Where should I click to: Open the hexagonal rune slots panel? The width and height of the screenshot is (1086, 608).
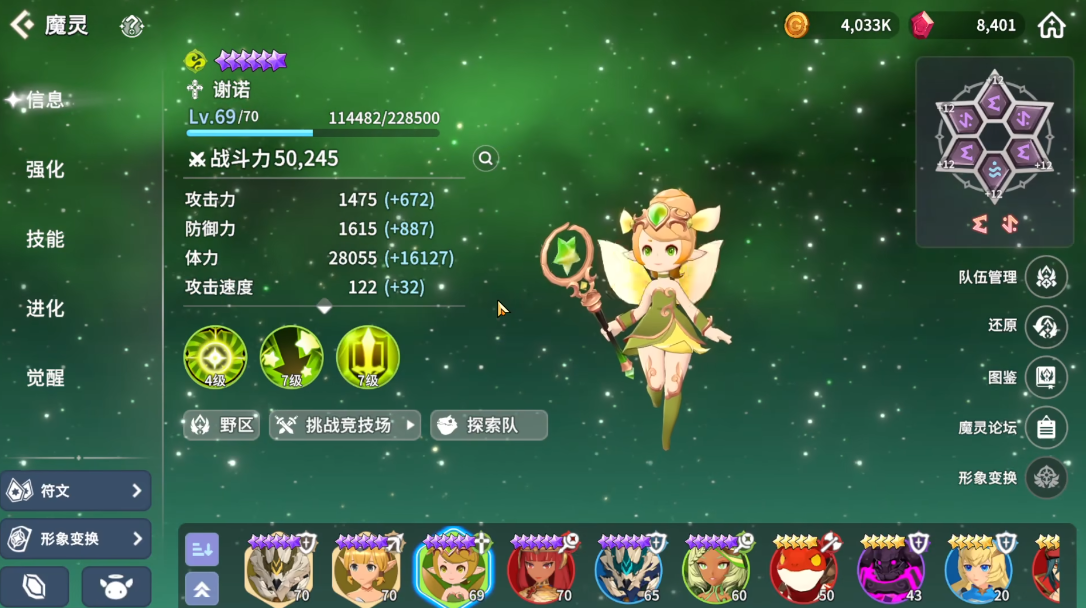click(x=994, y=137)
